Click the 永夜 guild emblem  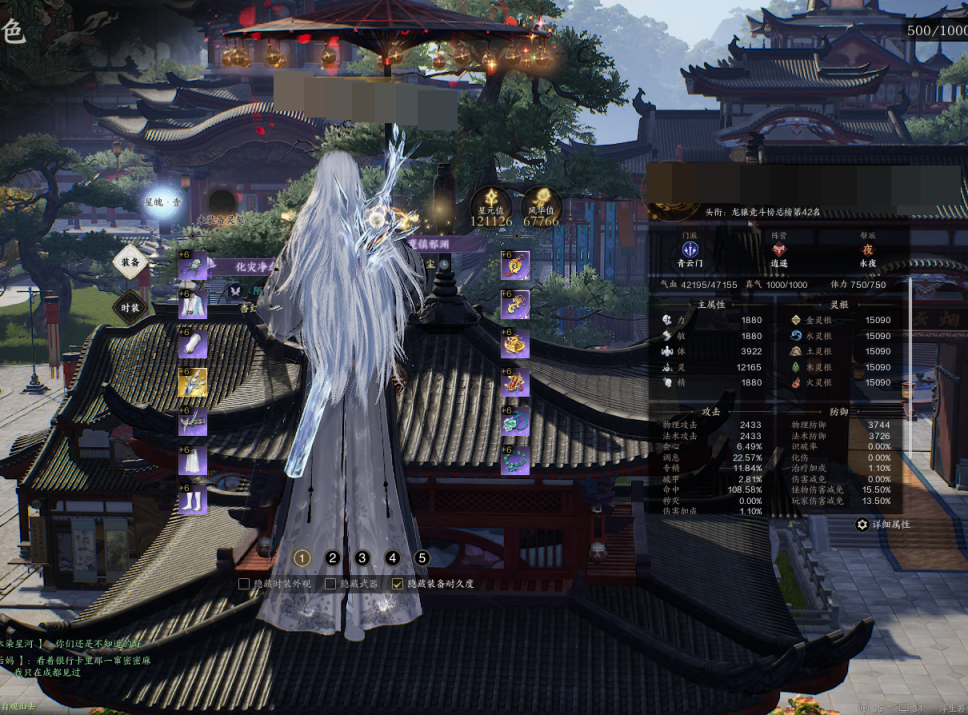(868, 250)
